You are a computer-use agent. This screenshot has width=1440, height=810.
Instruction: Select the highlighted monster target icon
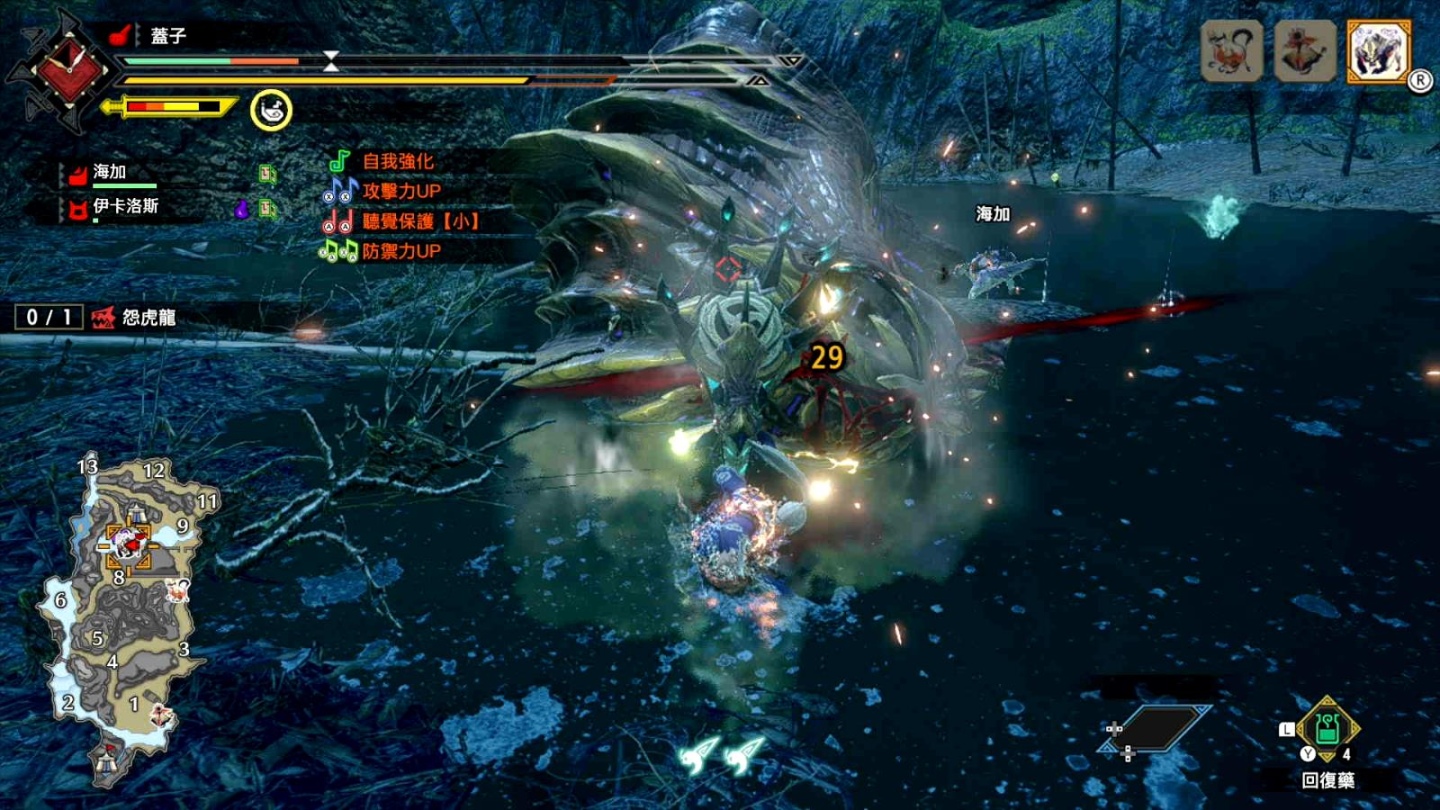(x=1379, y=51)
